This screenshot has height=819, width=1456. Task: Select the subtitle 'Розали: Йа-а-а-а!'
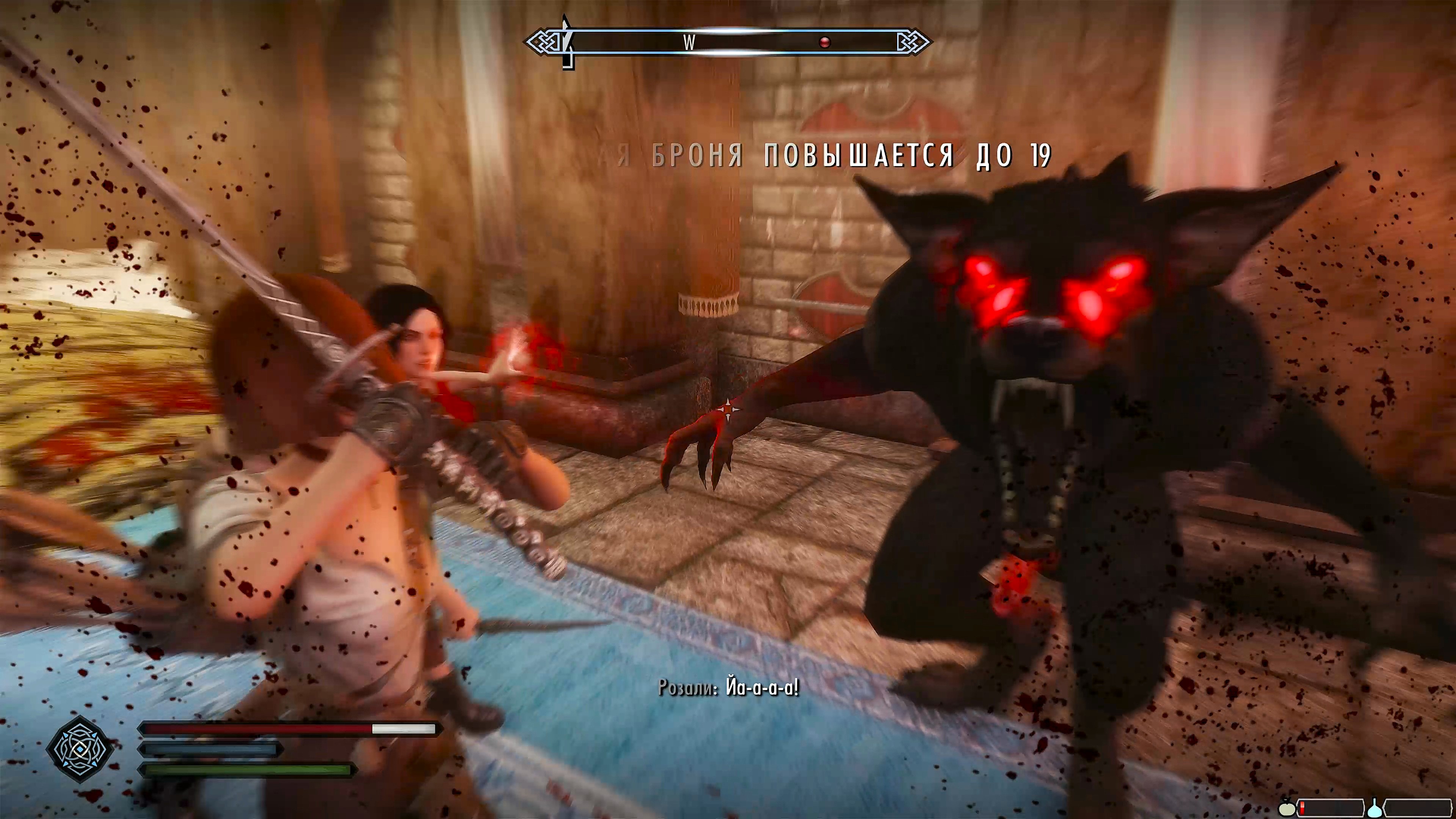(x=729, y=689)
